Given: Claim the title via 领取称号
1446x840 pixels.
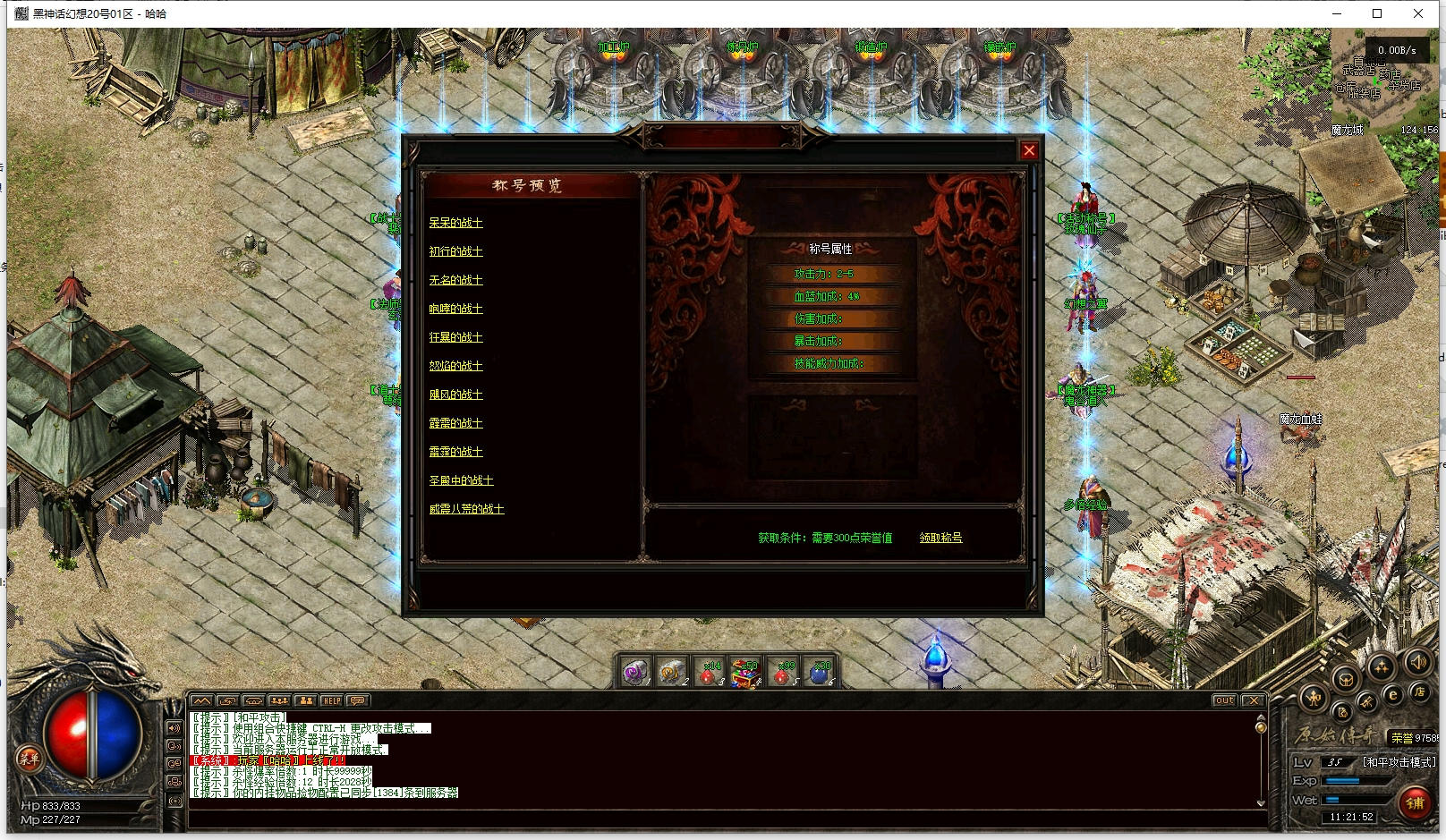Looking at the screenshot, I should 940,538.
